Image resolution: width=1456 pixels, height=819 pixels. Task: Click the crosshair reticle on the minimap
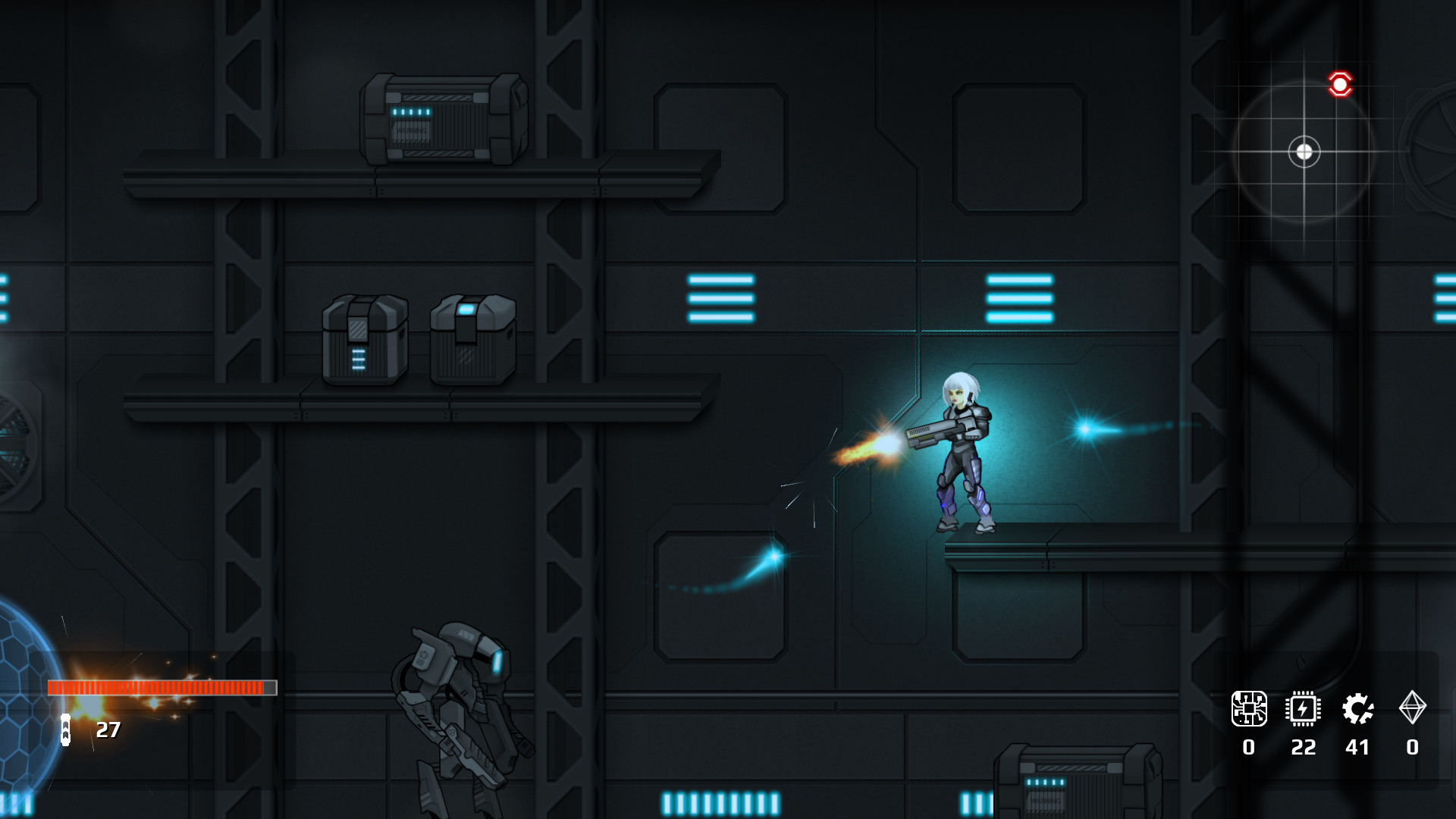tap(1305, 151)
